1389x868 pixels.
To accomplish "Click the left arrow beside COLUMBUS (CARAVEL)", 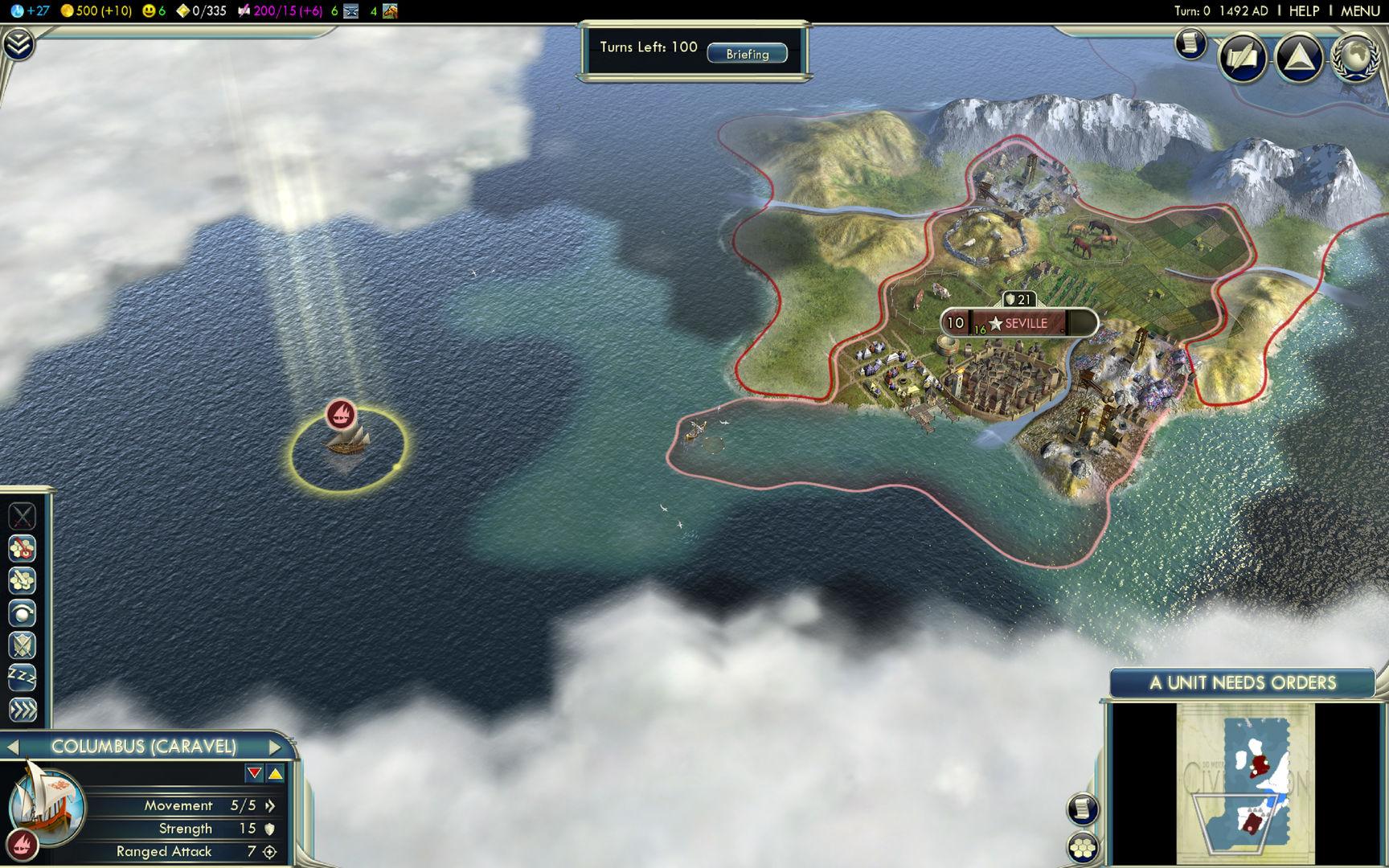I will 13,746.
